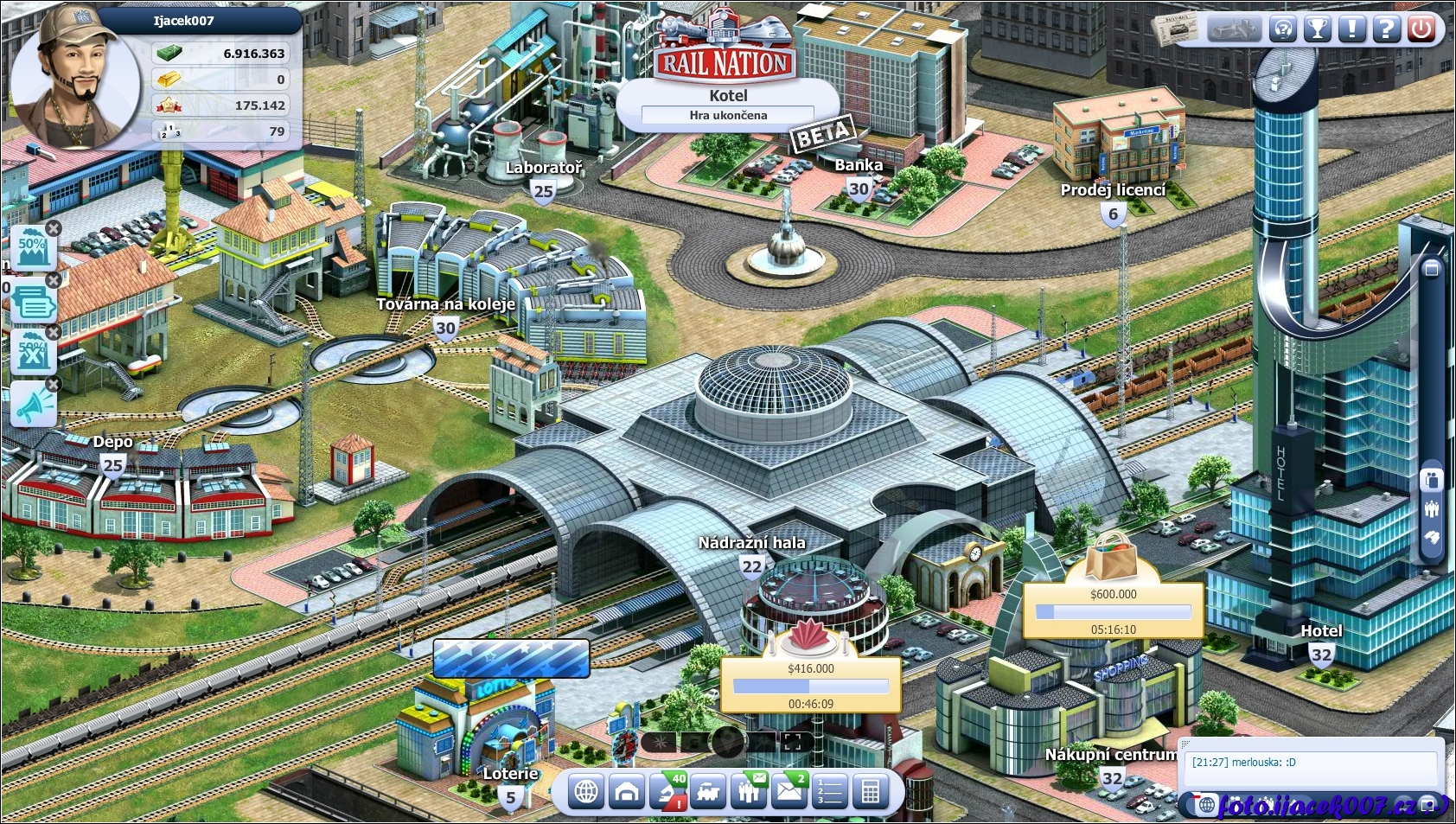Open the mail envelope button

pos(789,791)
